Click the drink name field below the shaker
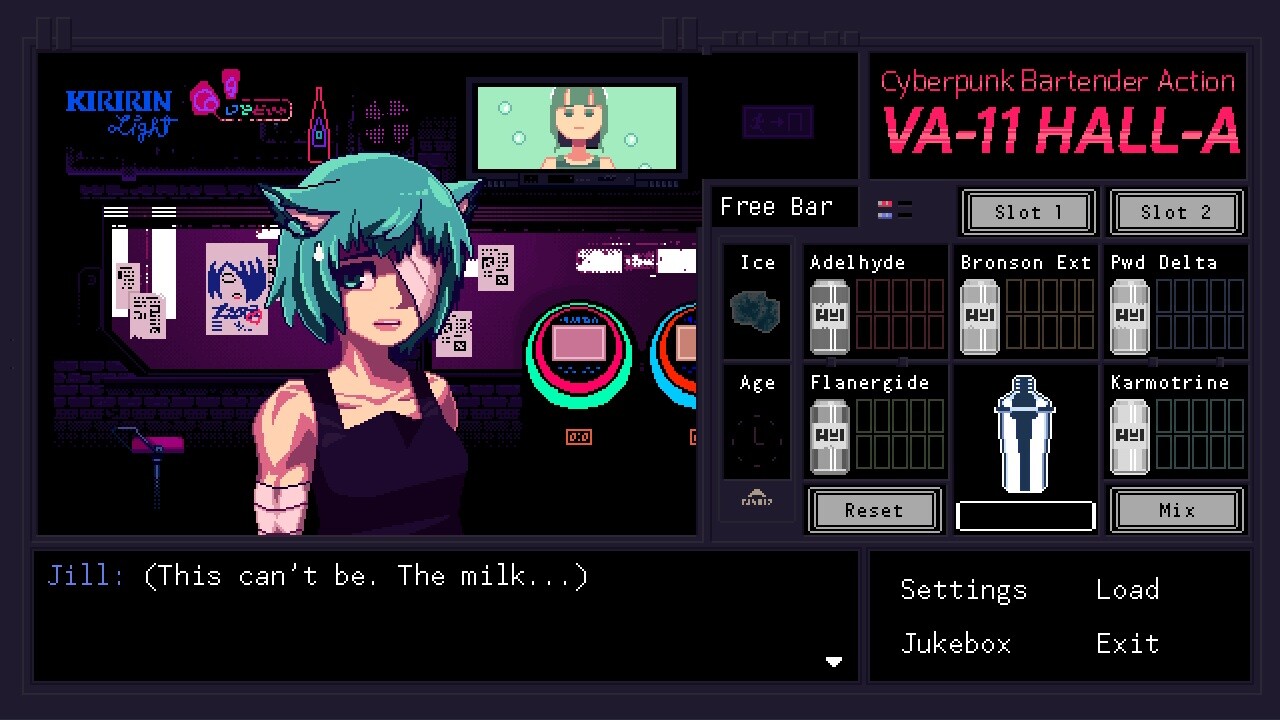This screenshot has width=1280, height=720. [x=1024, y=516]
